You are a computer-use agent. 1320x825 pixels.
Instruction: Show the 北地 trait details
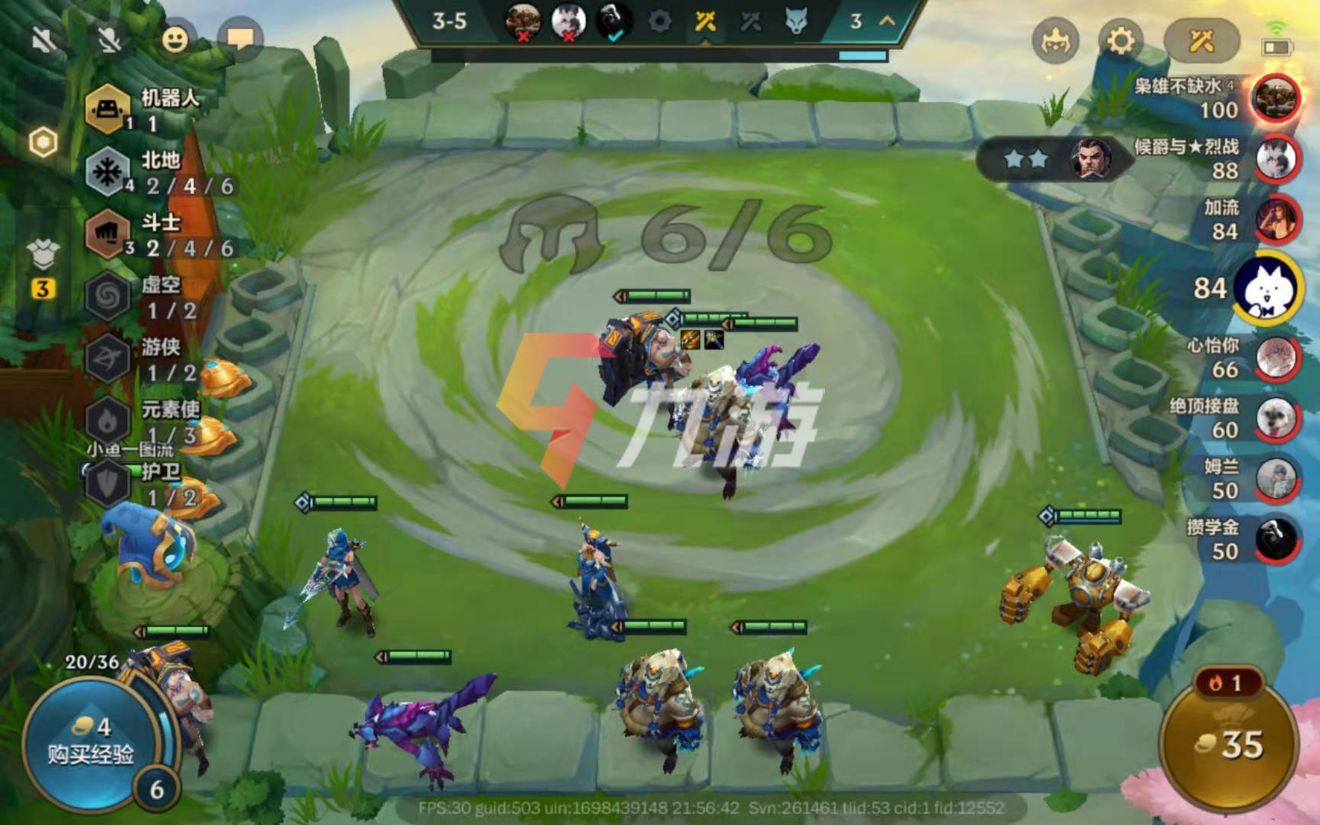[x=108, y=173]
